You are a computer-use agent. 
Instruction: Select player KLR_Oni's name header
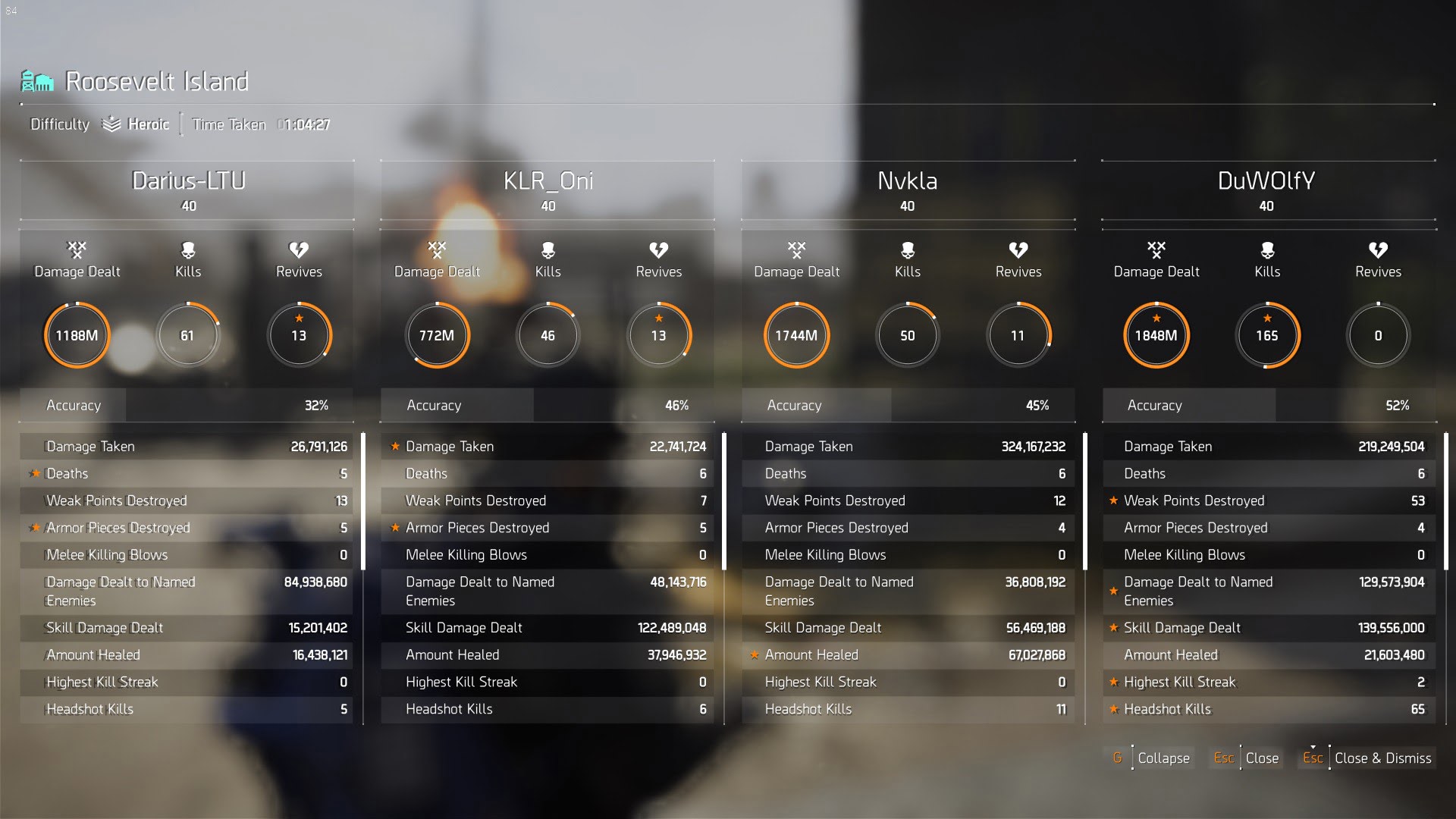pos(548,181)
